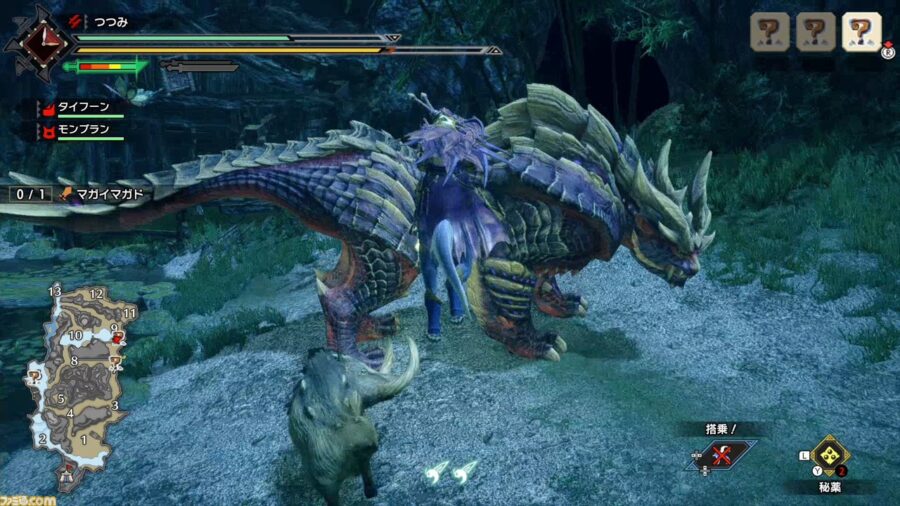Select area 5 on the minimap

(61, 399)
